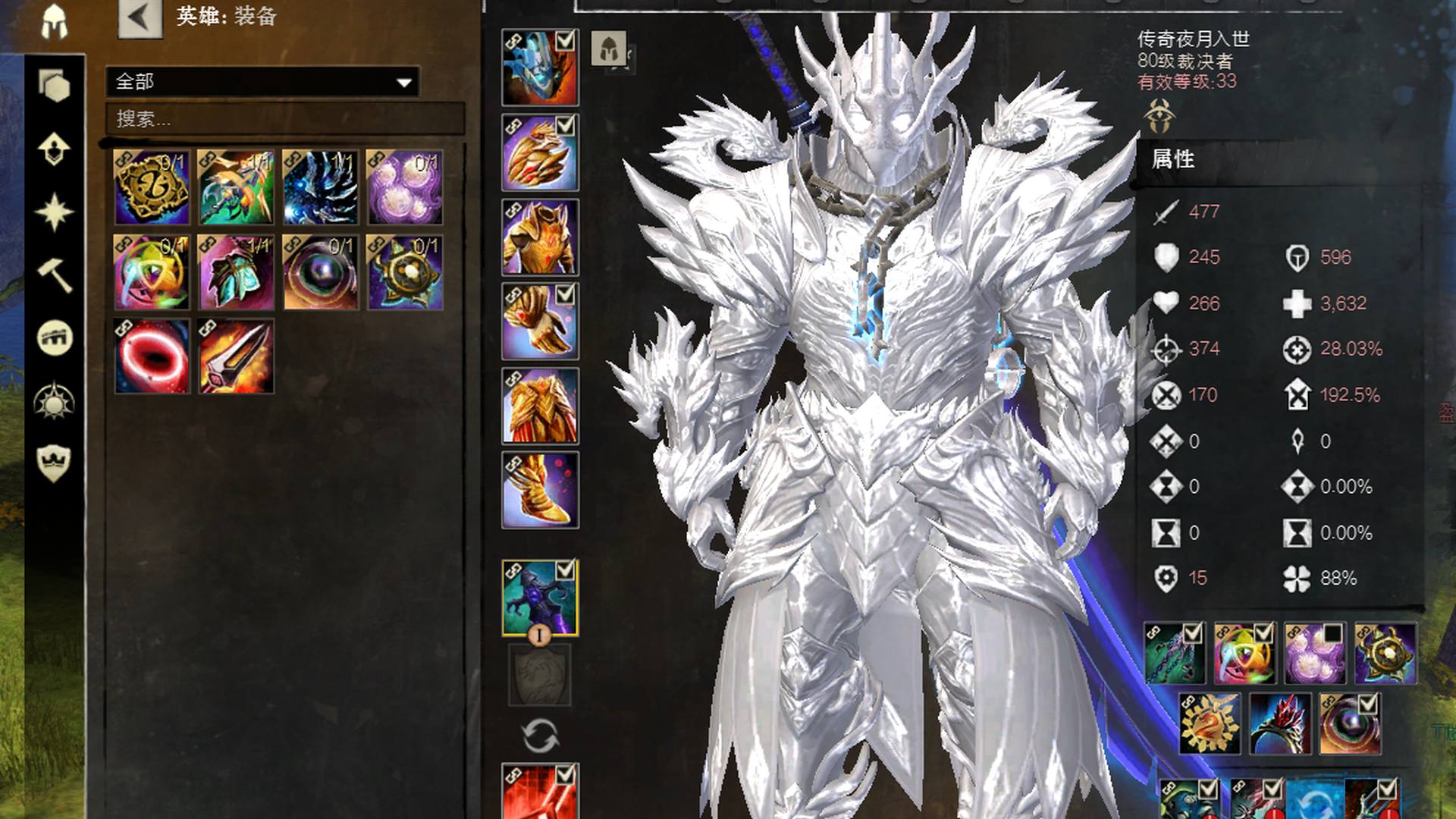
Task: Select the golden shoulder armor slot
Action: (540, 152)
